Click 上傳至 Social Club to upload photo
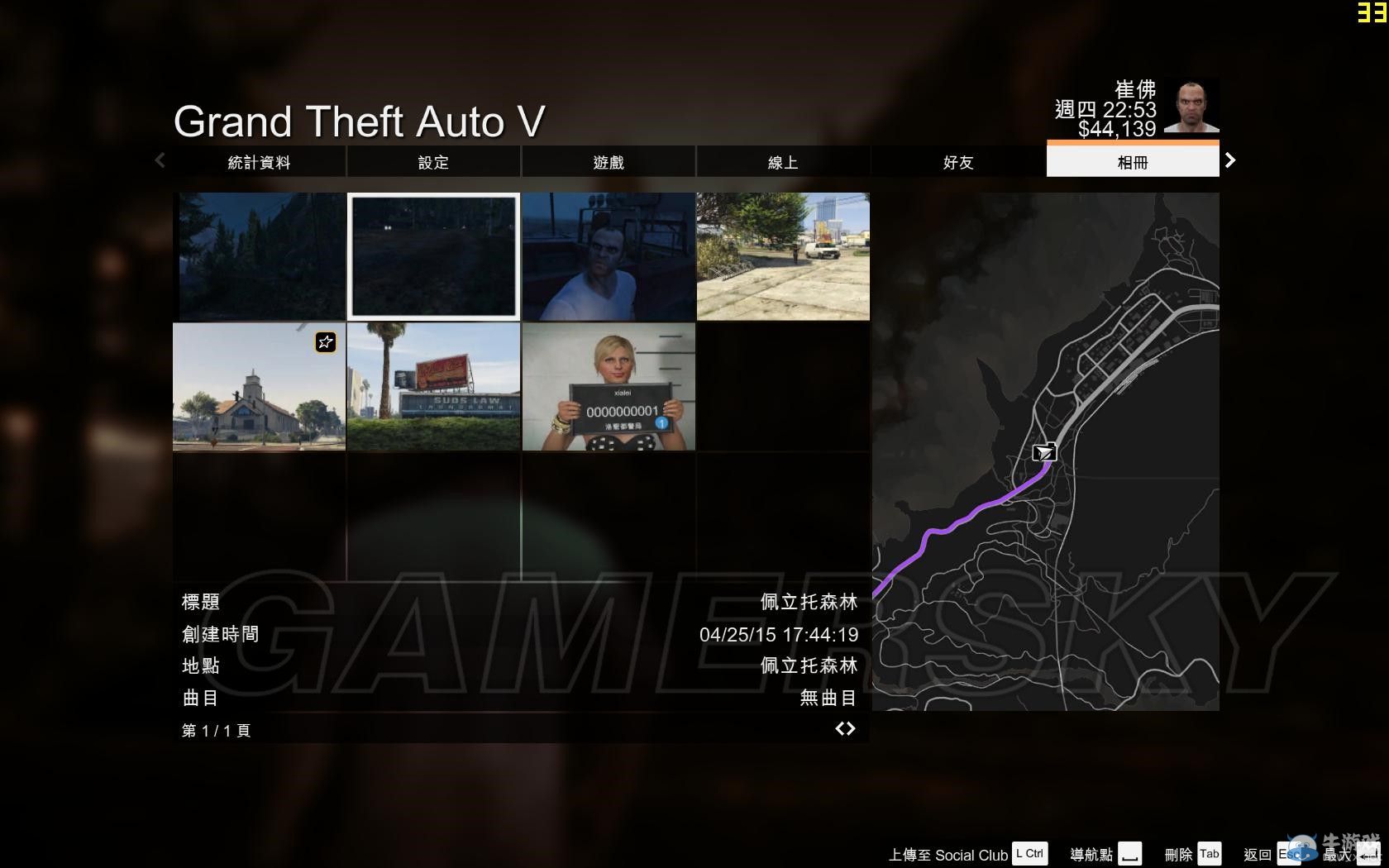Screen dimensions: 1389x868 (x=951, y=853)
